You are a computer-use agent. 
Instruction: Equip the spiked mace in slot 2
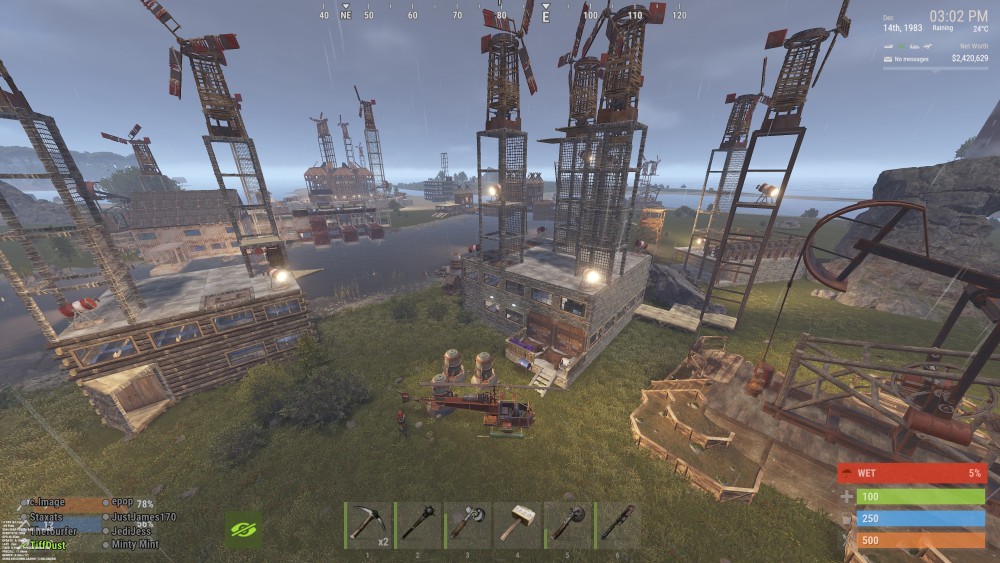(419, 524)
